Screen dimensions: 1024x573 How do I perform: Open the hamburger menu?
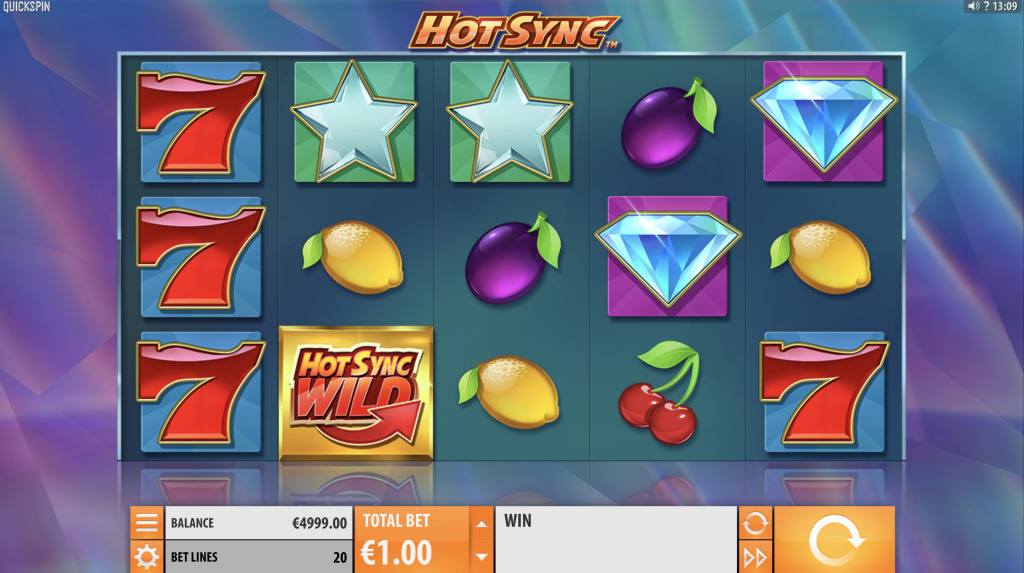[146, 522]
